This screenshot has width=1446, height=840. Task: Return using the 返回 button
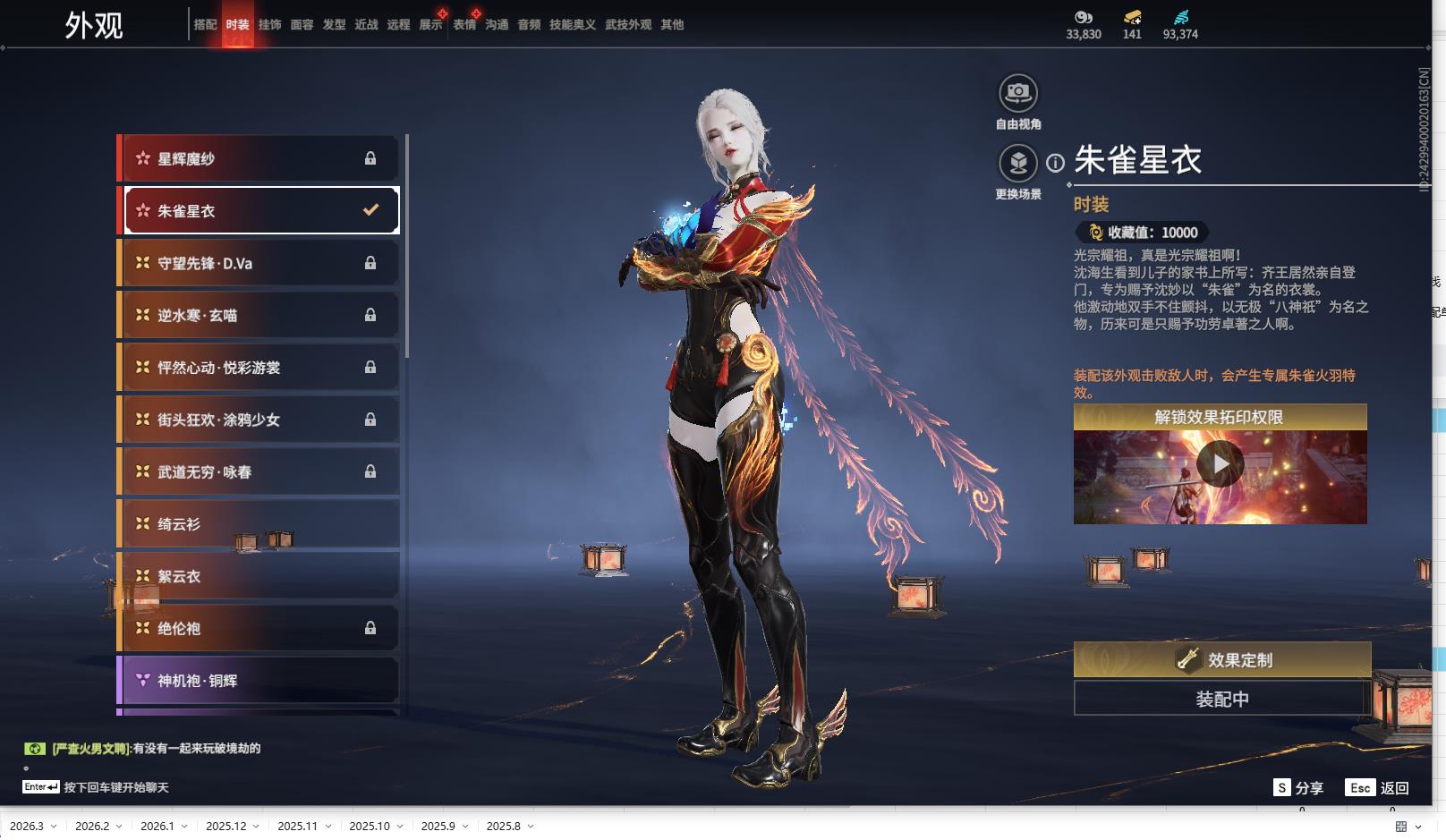(x=1379, y=788)
